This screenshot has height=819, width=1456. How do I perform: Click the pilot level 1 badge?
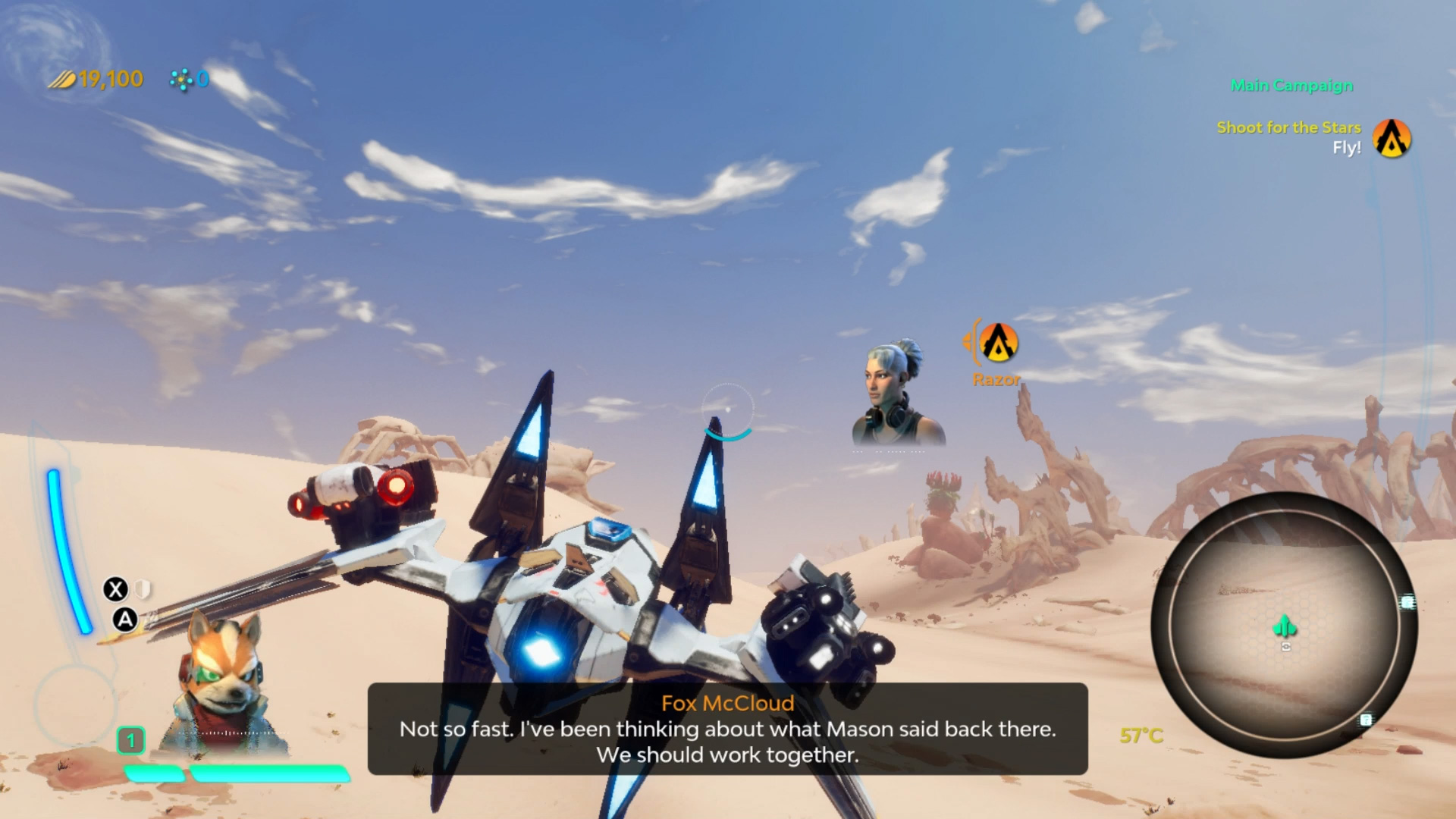point(130,740)
